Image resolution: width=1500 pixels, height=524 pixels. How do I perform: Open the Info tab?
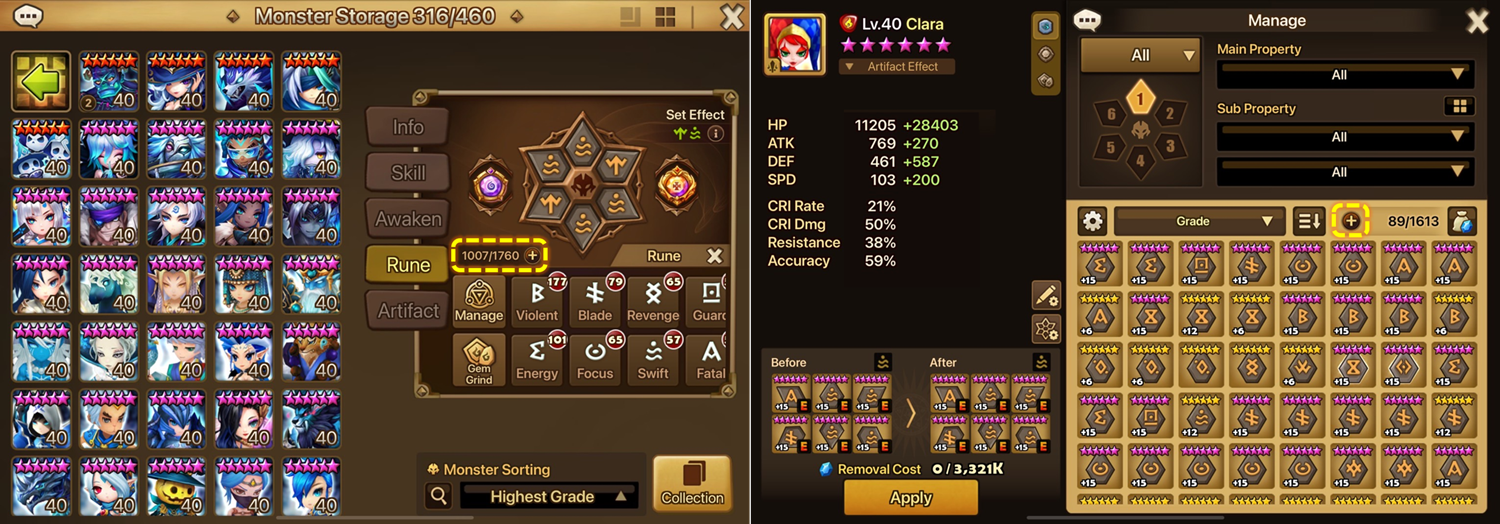(408, 127)
